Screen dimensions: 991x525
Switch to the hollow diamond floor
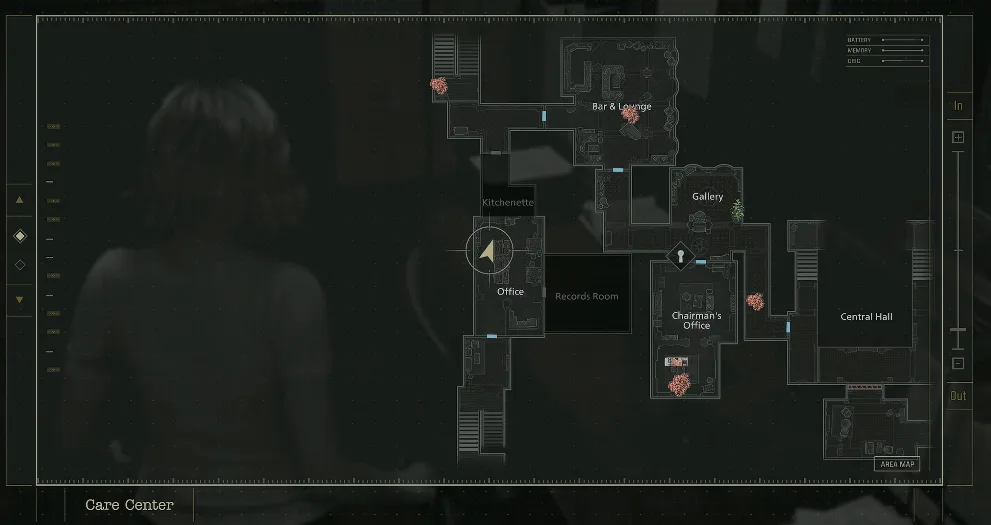click(x=20, y=265)
